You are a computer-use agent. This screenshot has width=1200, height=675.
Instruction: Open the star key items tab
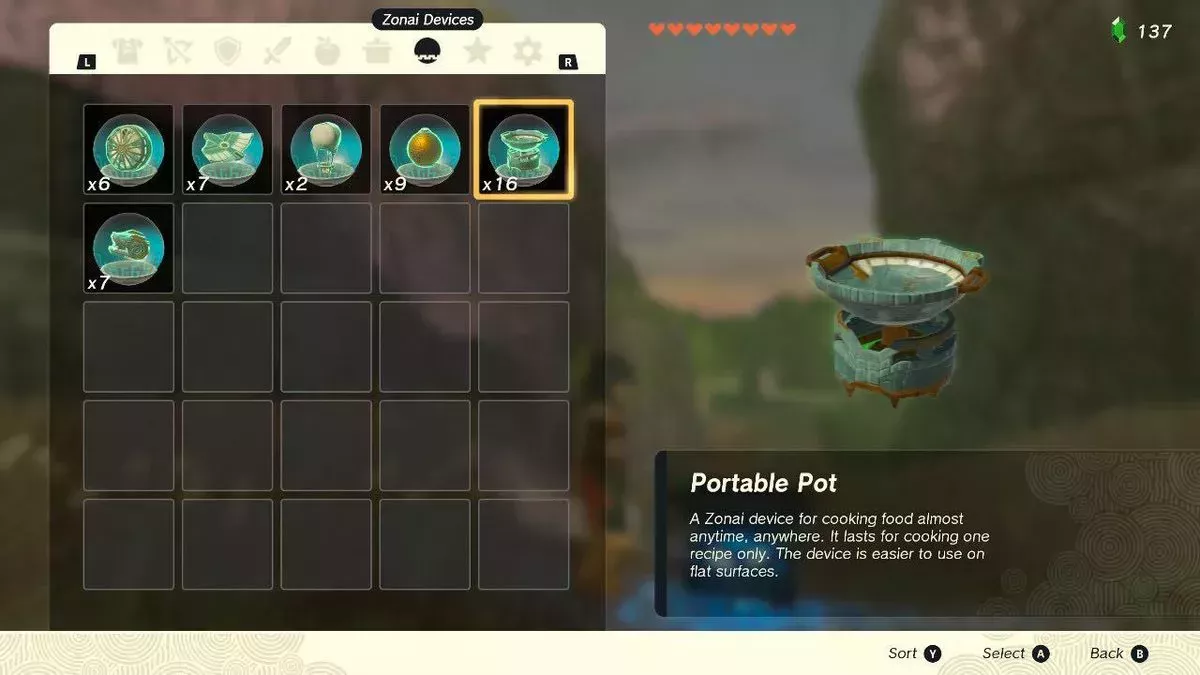pyautogui.click(x=478, y=51)
